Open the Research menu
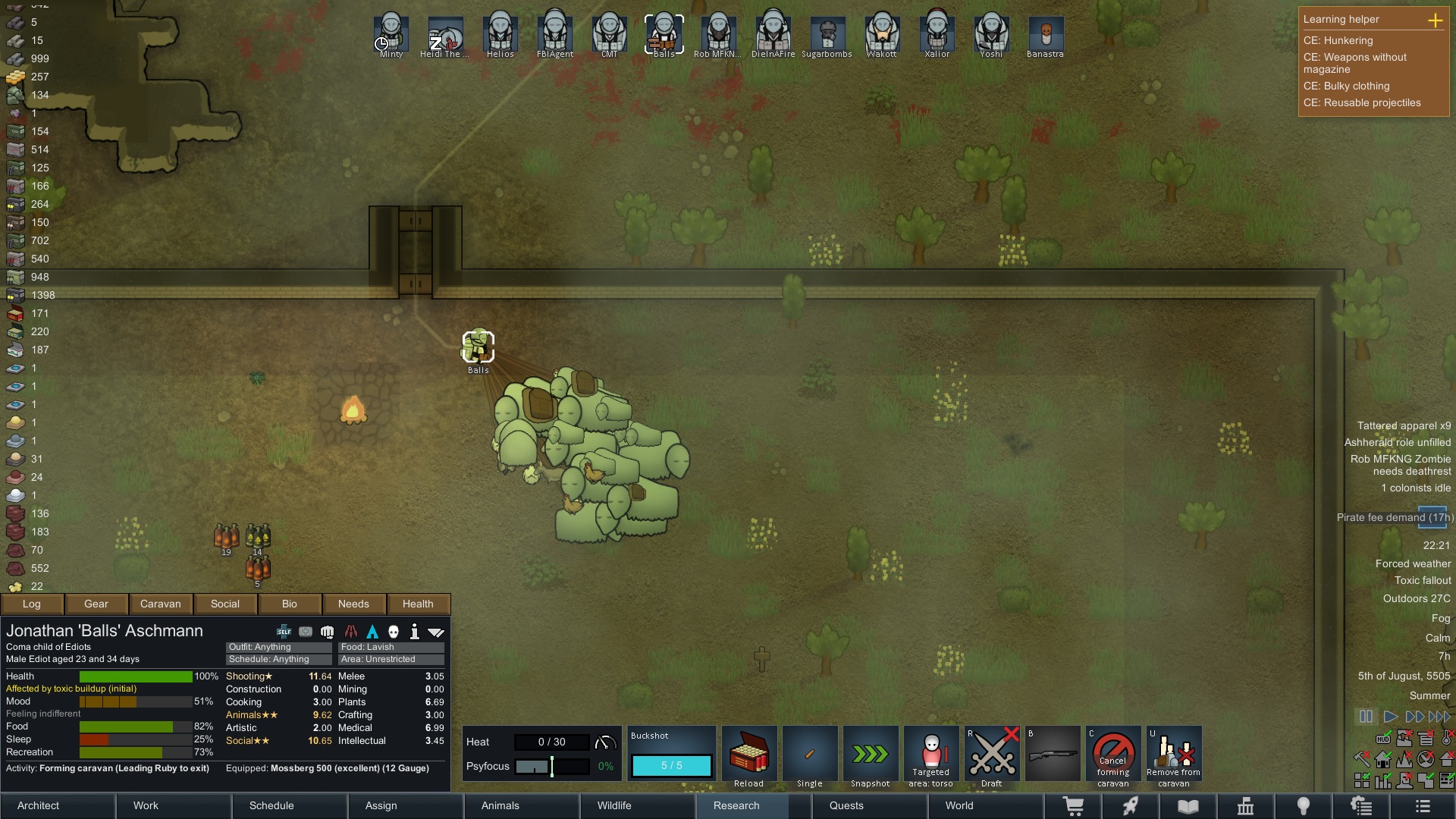The height and width of the screenshot is (819, 1456). pos(736,805)
